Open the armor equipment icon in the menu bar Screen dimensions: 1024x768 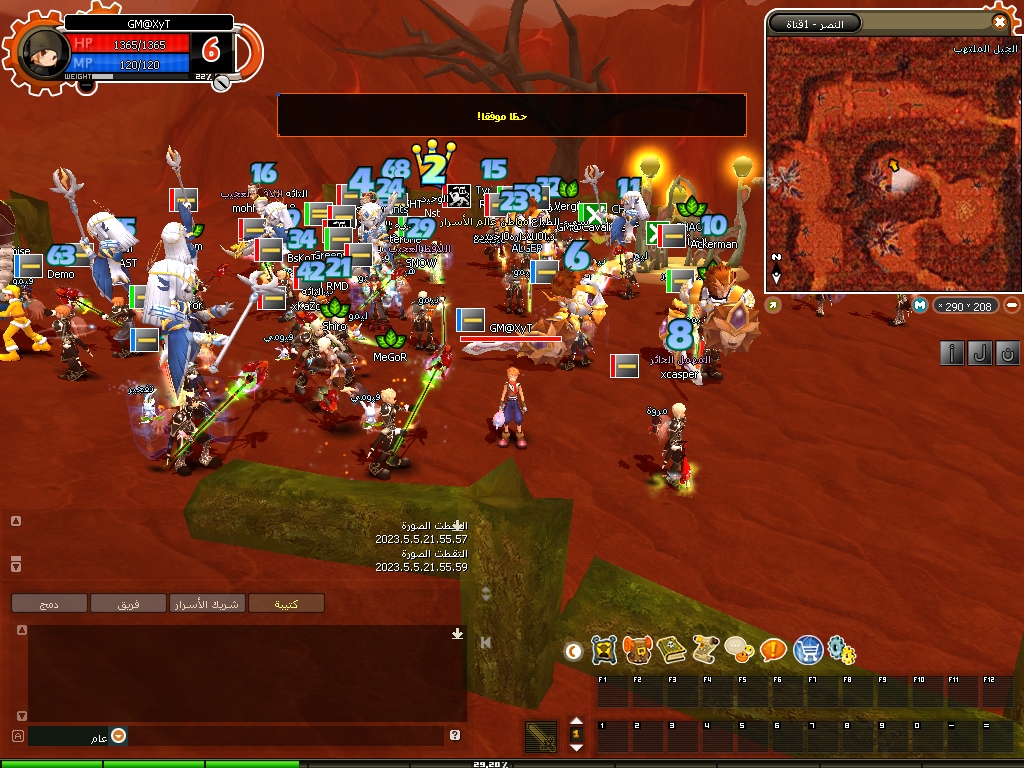[603, 651]
